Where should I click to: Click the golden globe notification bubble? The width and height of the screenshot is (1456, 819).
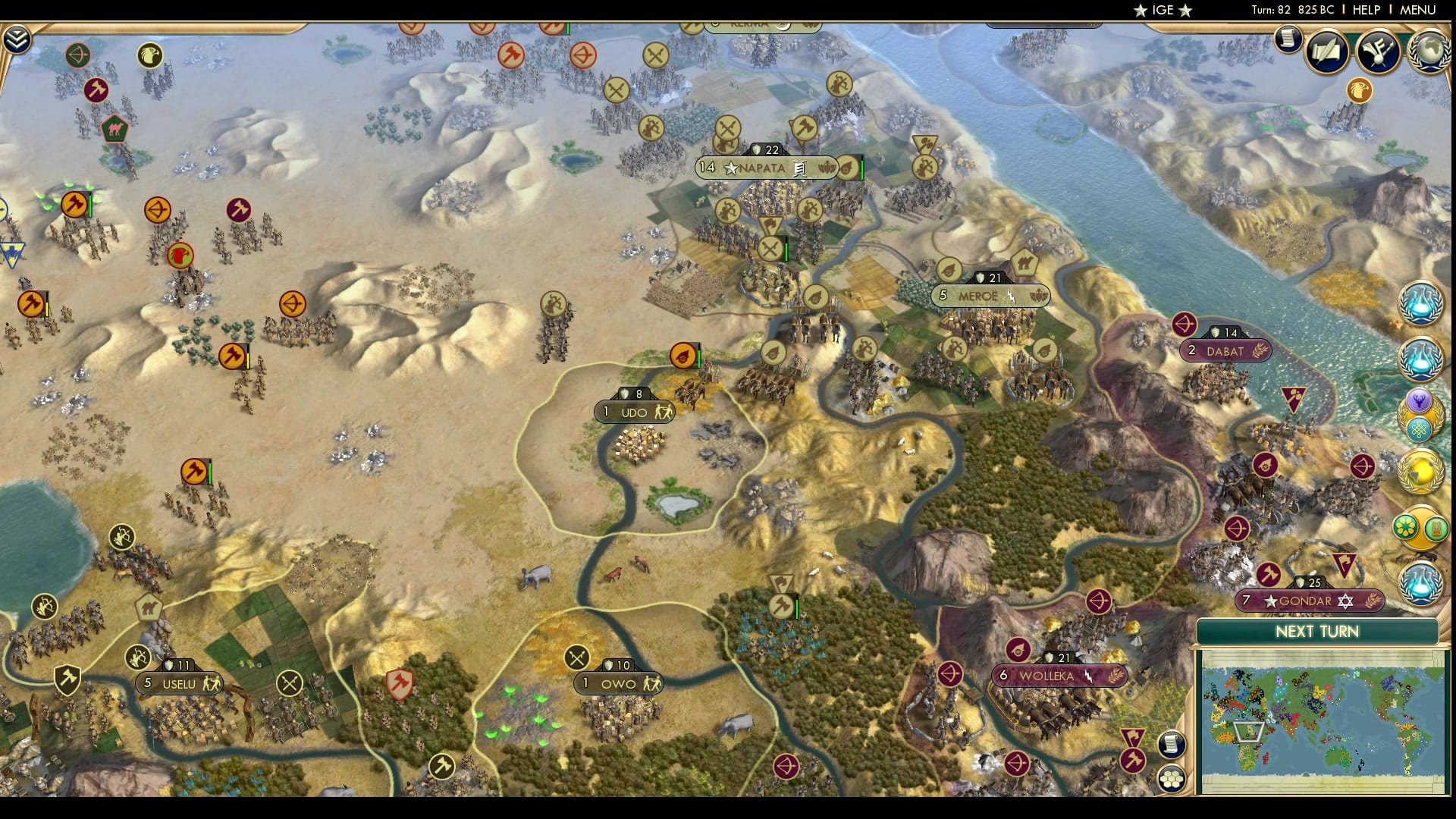tap(1420, 470)
